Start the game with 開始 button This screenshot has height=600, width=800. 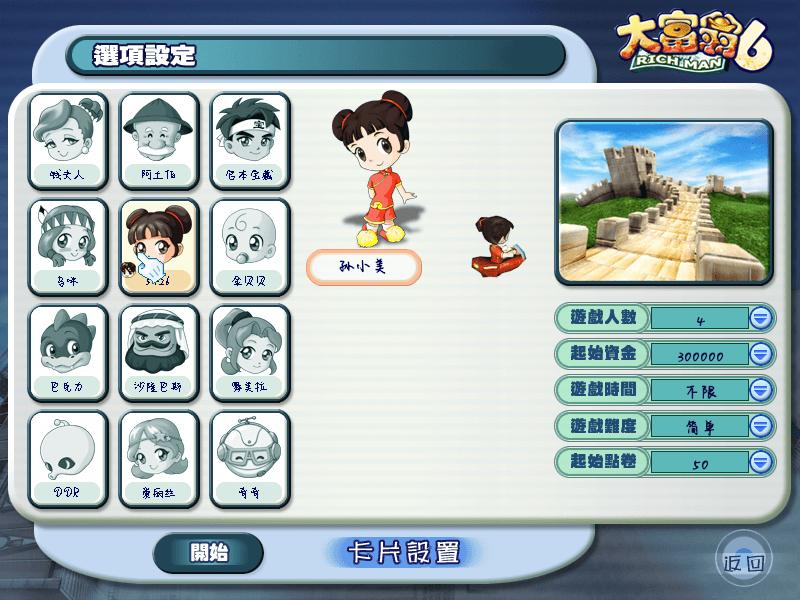tap(208, 552)
